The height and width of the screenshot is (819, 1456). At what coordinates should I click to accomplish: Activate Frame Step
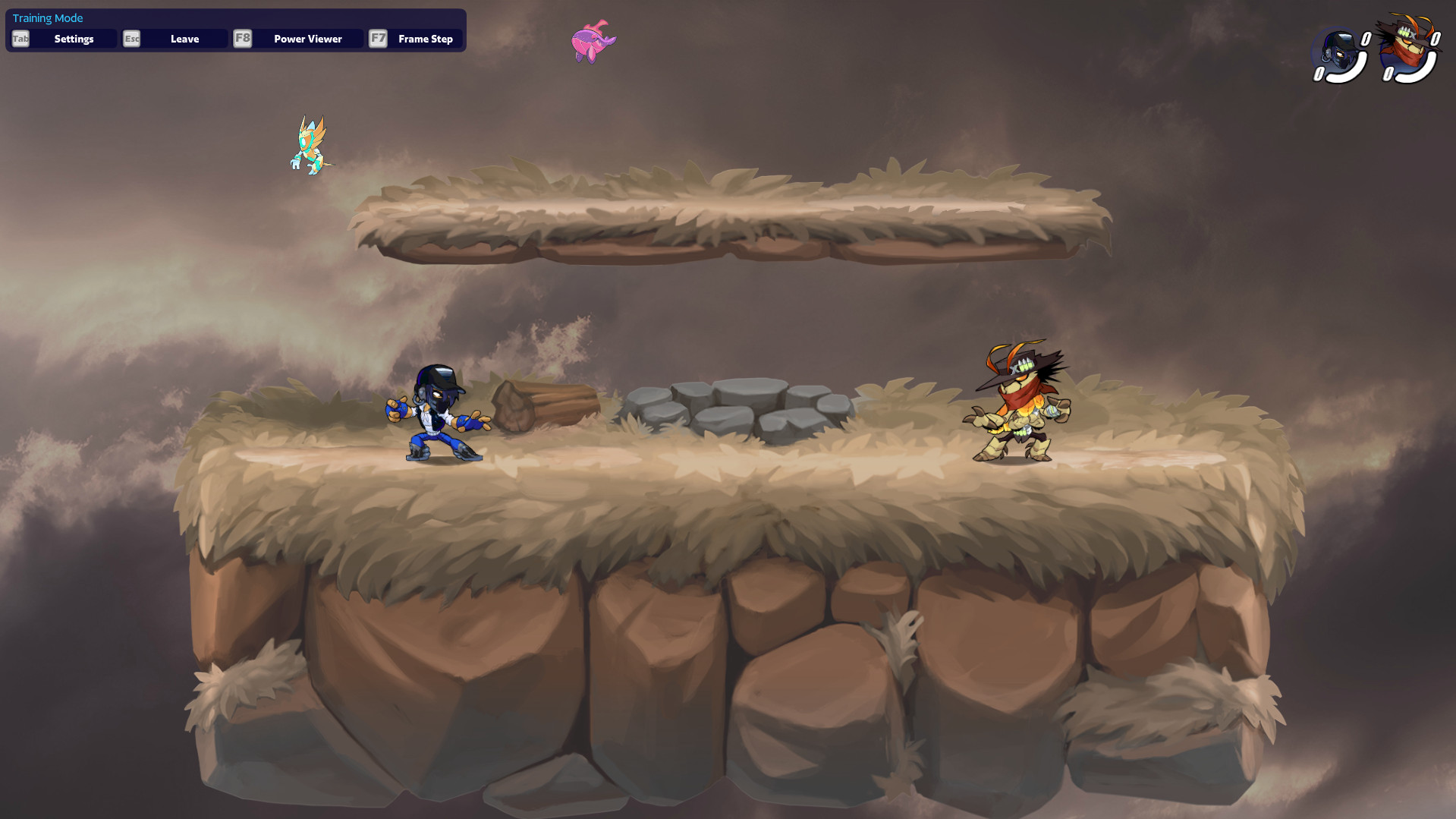426,39
